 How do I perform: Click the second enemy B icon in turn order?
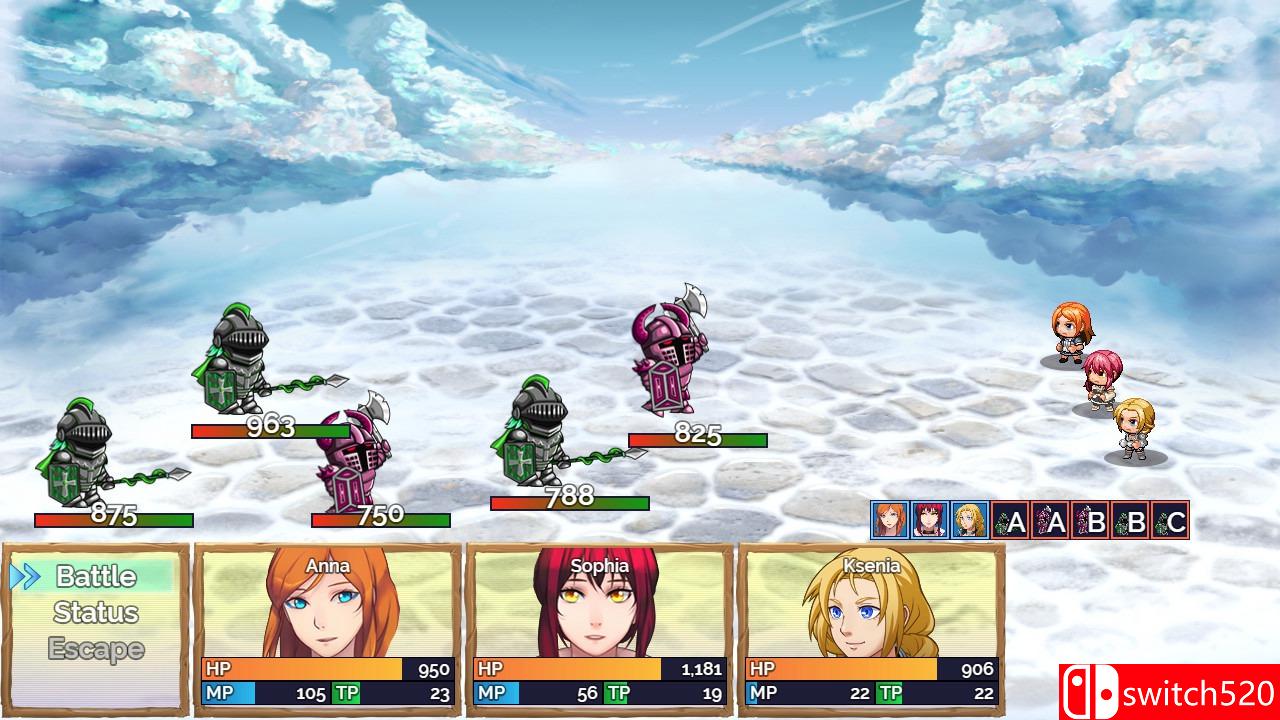(1130, 520)
